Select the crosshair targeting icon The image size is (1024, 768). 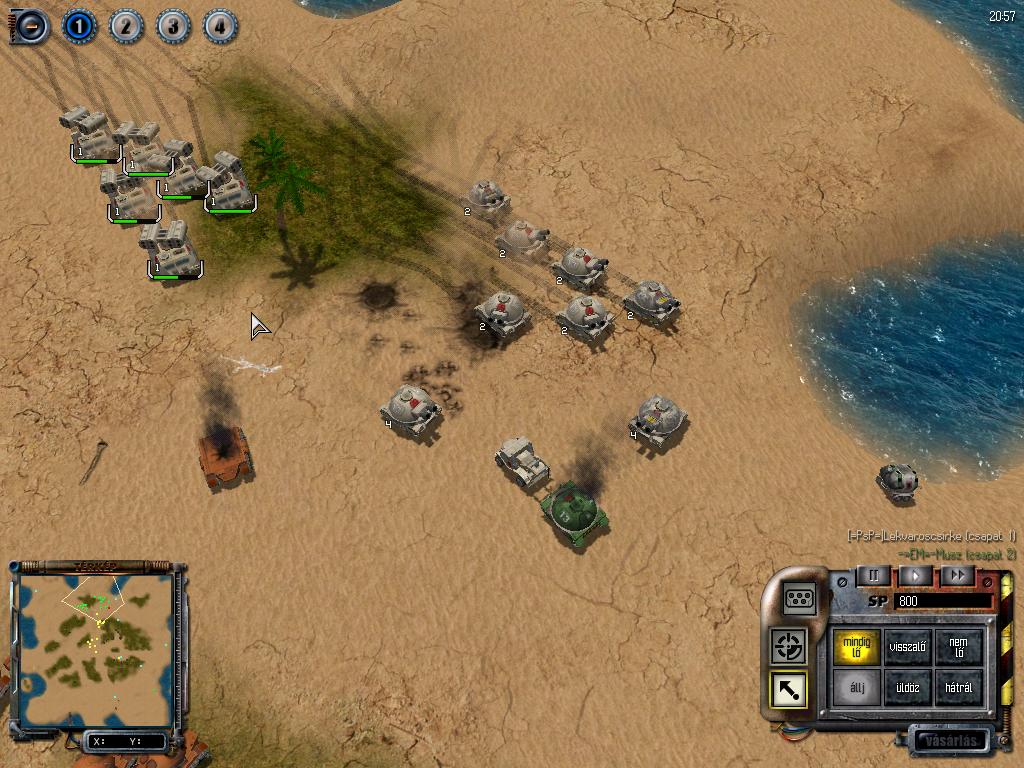point(789,646)
